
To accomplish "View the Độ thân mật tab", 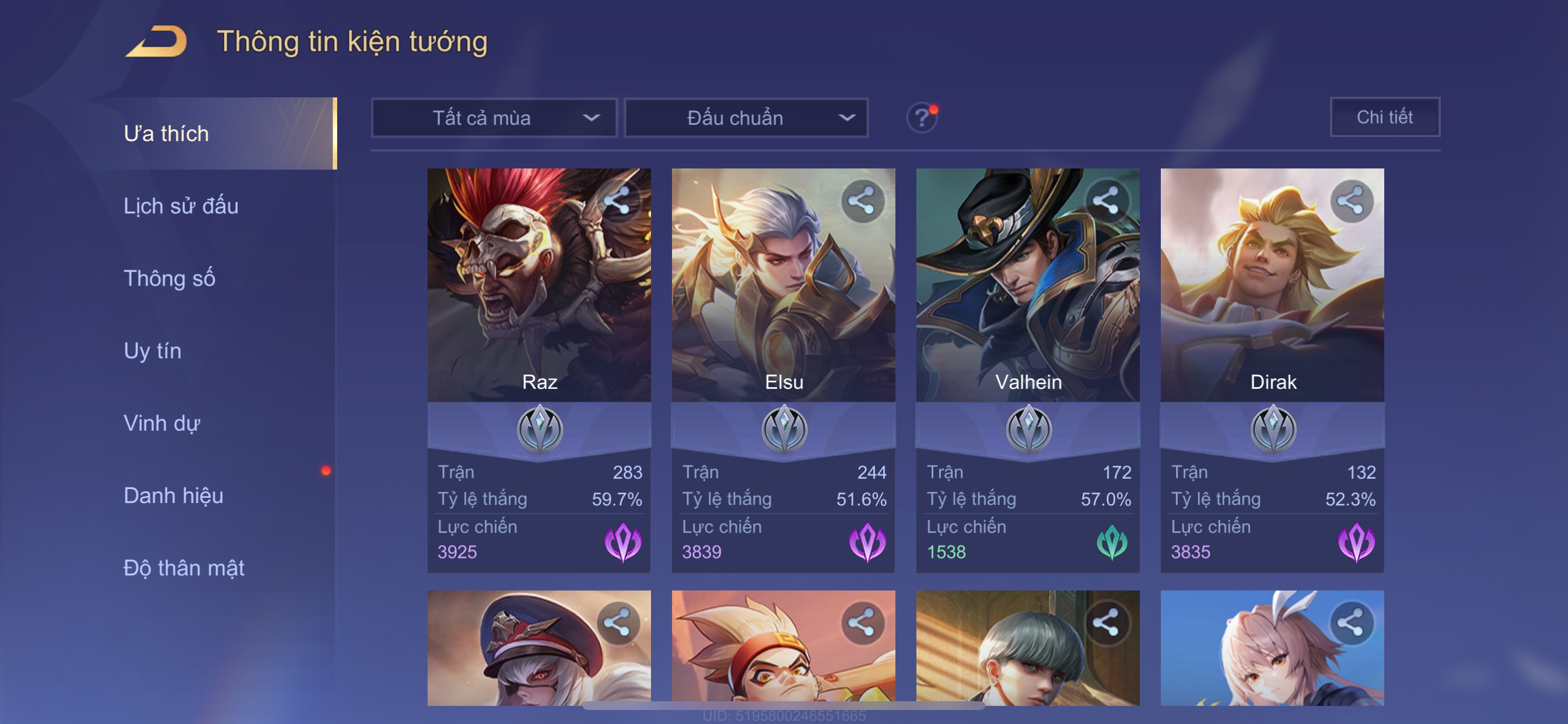I will tap(184, 568).
